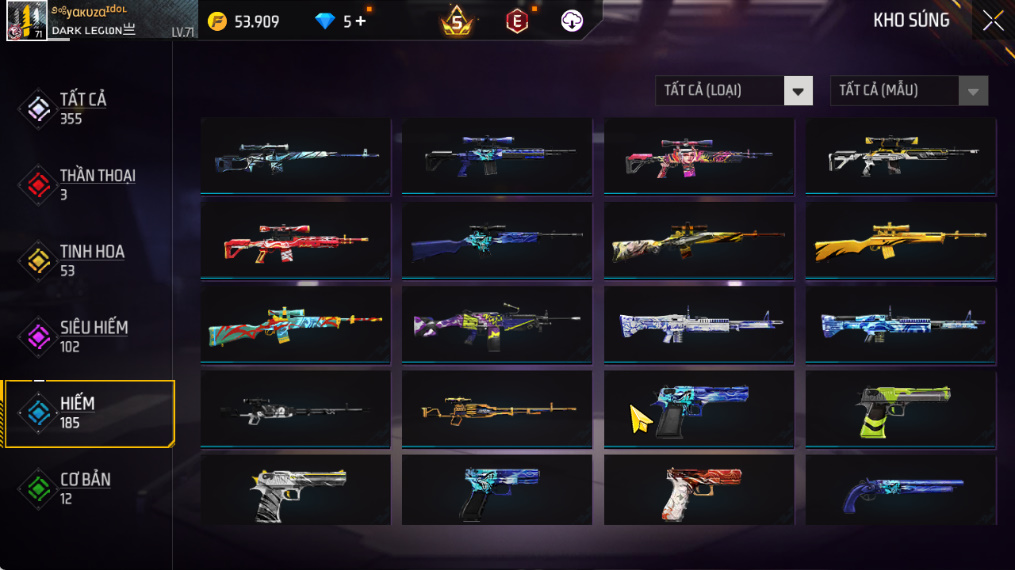Open the Tất Cả (Loại) dropdown
Image resolution: width=1015 pixels, height=570 pixels.
(733, 91)
